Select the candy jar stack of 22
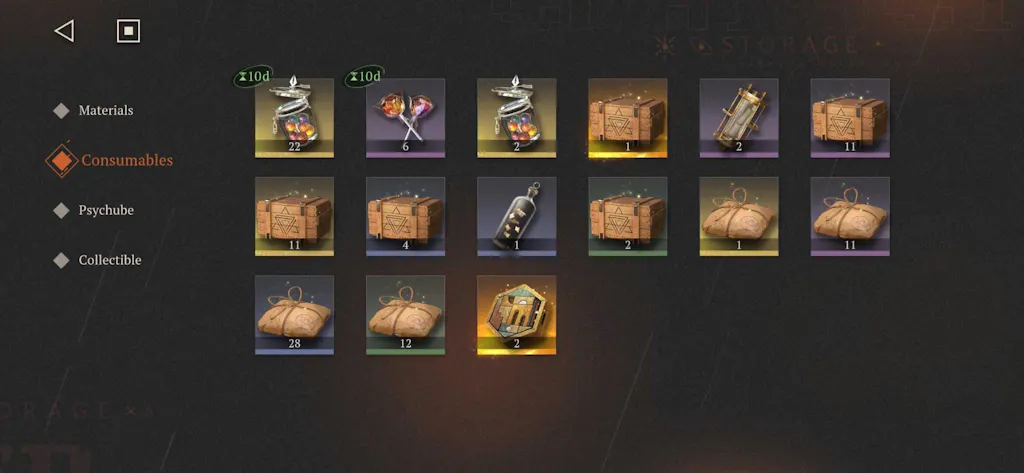The width and height of the screenshot is (1024, 473). coord(294,118)
